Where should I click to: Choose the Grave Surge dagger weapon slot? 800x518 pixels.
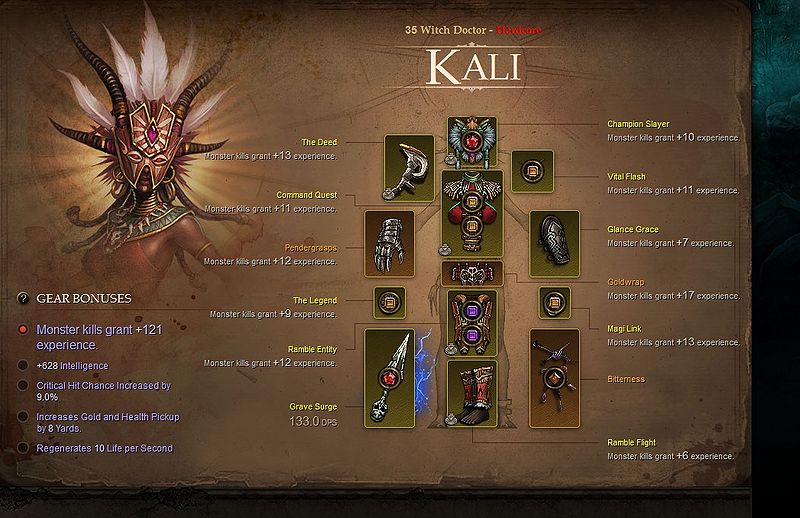coord(389,378)
